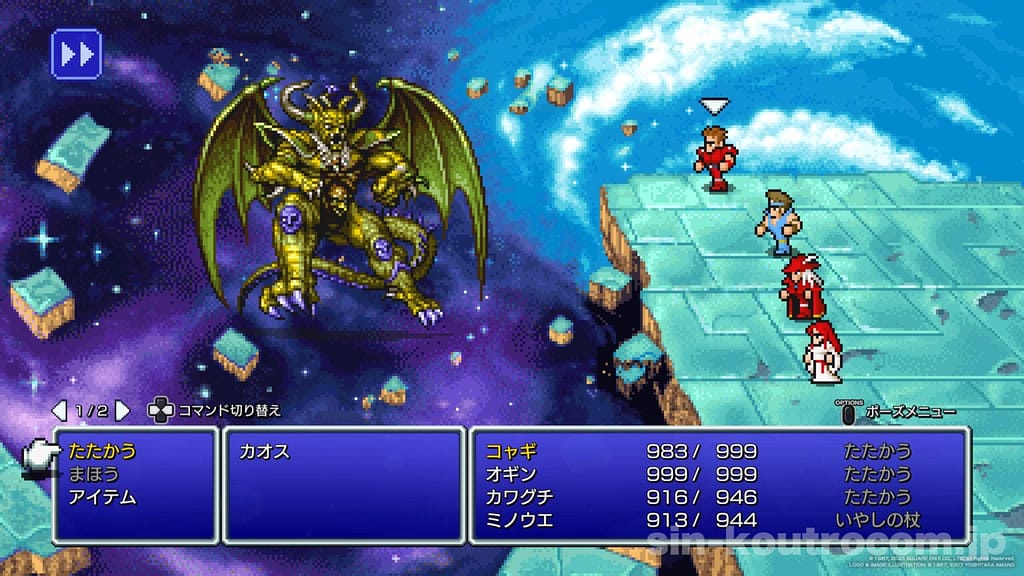Go to the next command page arrow
The height and width of the screenshot is (576, 1024).
(x=122, y=410)
